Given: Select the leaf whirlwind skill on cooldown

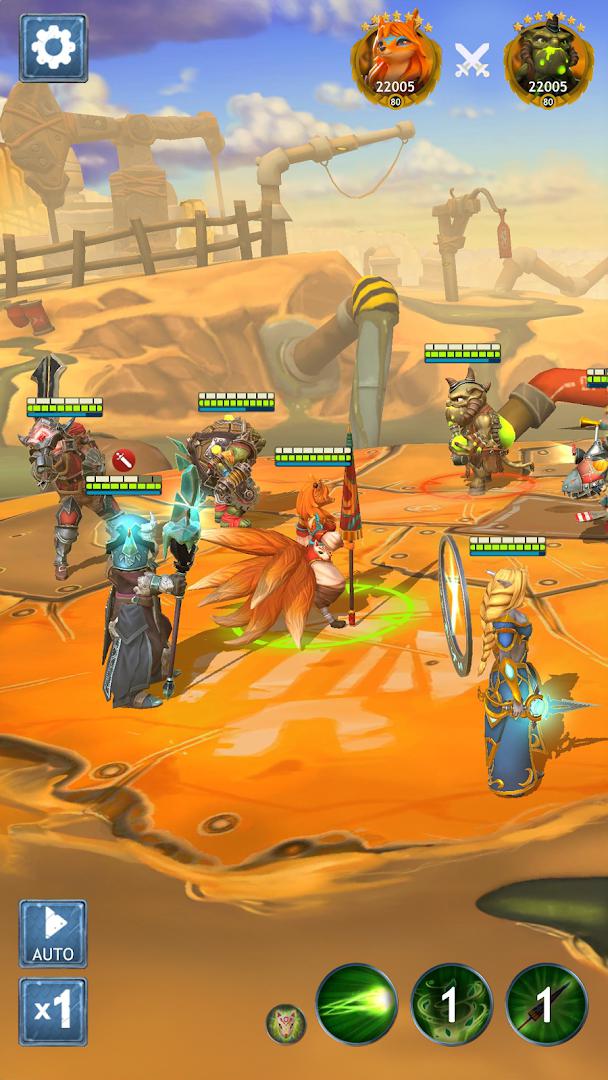Looking at the screenshot, I should point(451,1004).
